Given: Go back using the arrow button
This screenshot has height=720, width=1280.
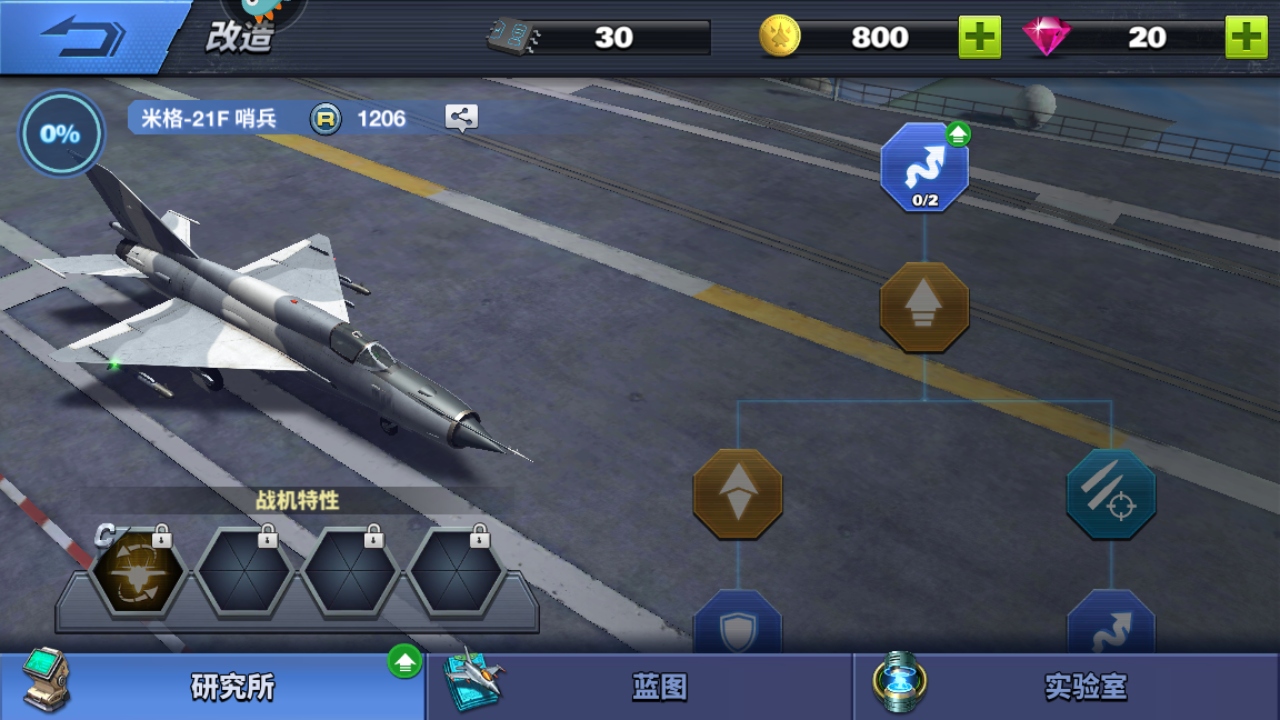Looking at the screenshot, I should pos(84,37).
